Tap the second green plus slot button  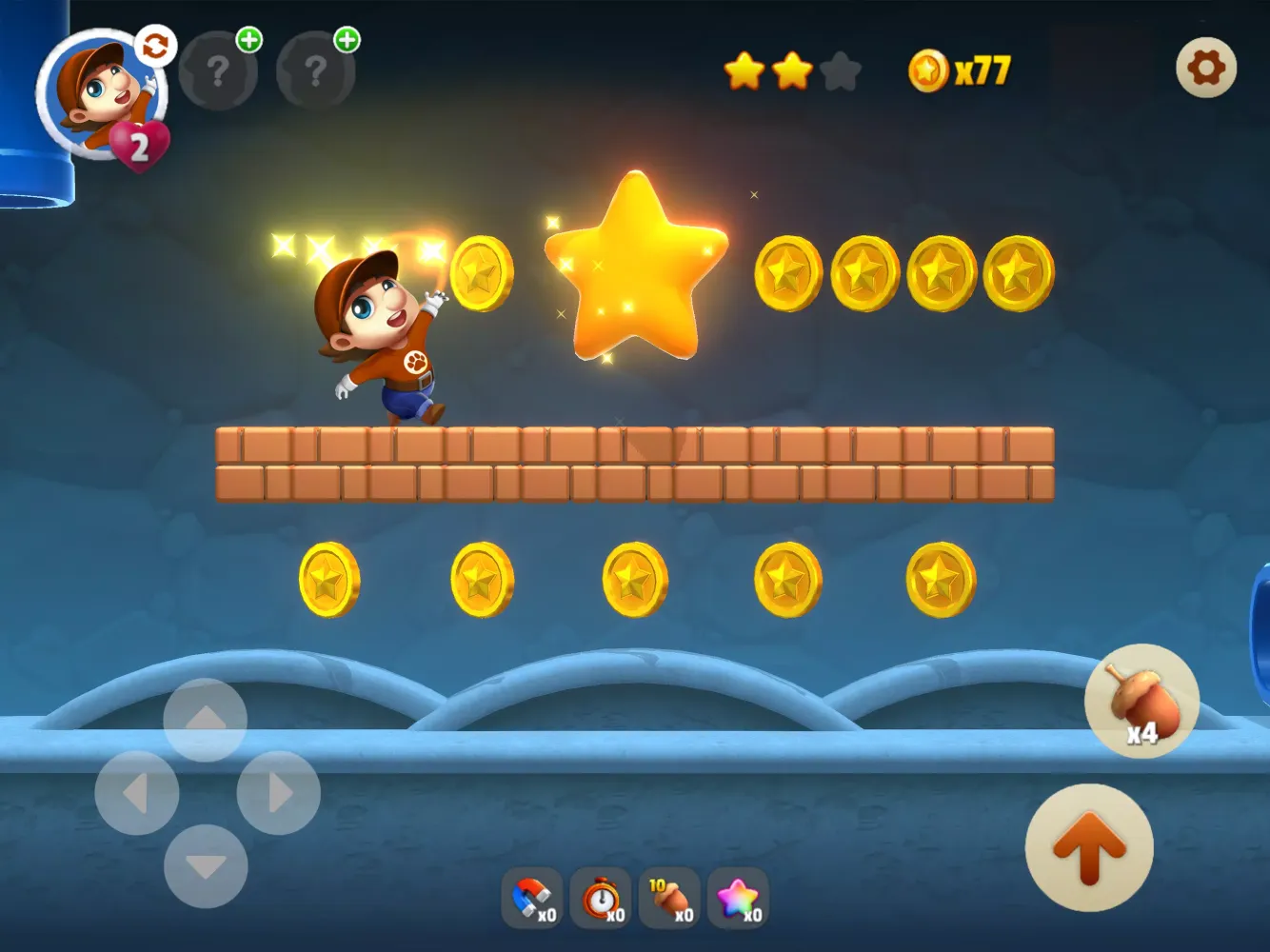346,41
